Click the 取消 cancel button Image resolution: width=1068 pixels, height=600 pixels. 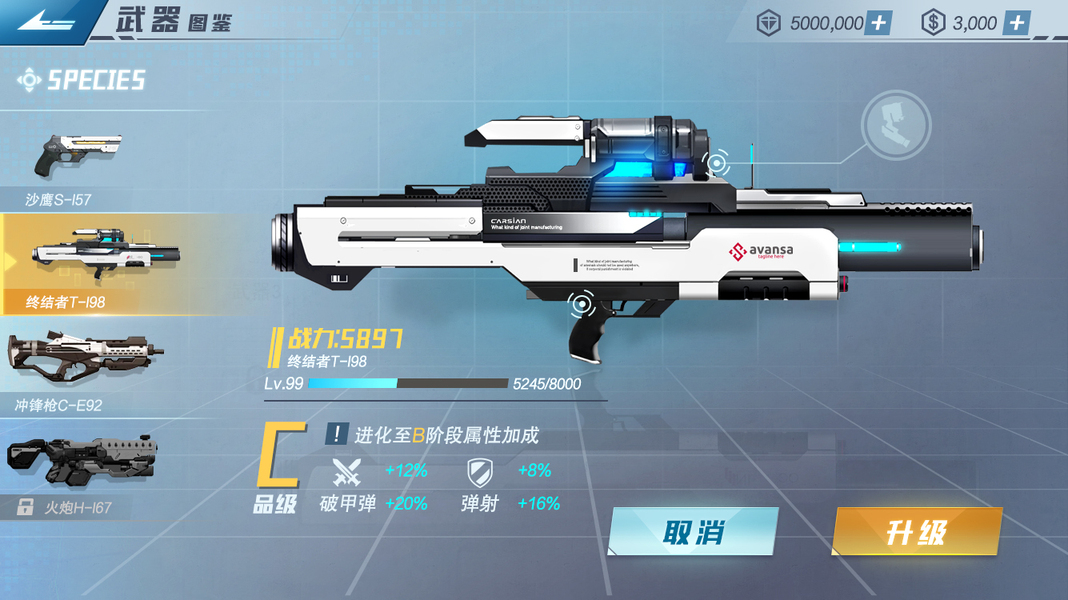693,532
